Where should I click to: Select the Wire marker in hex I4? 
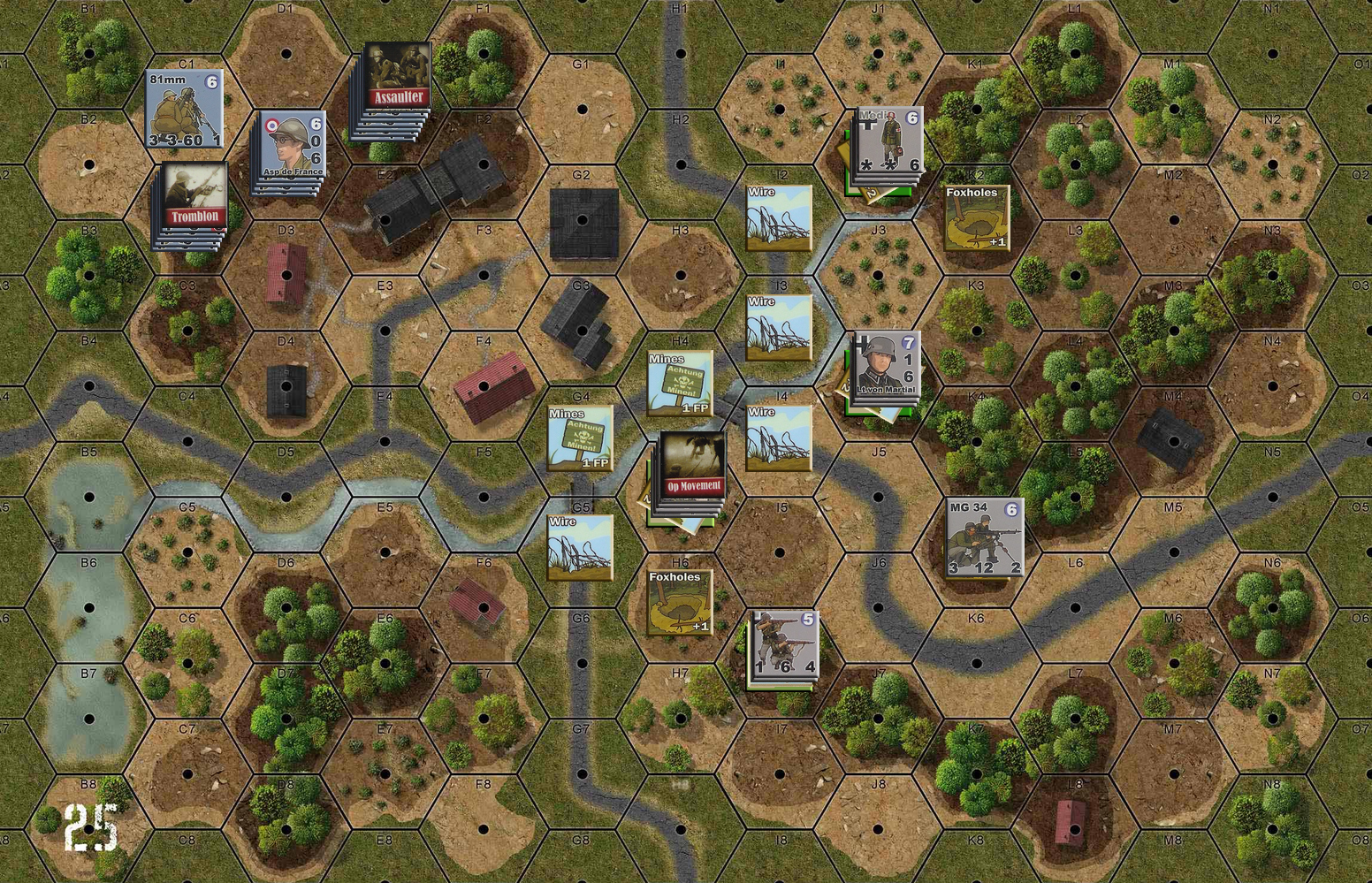point(778,436)
